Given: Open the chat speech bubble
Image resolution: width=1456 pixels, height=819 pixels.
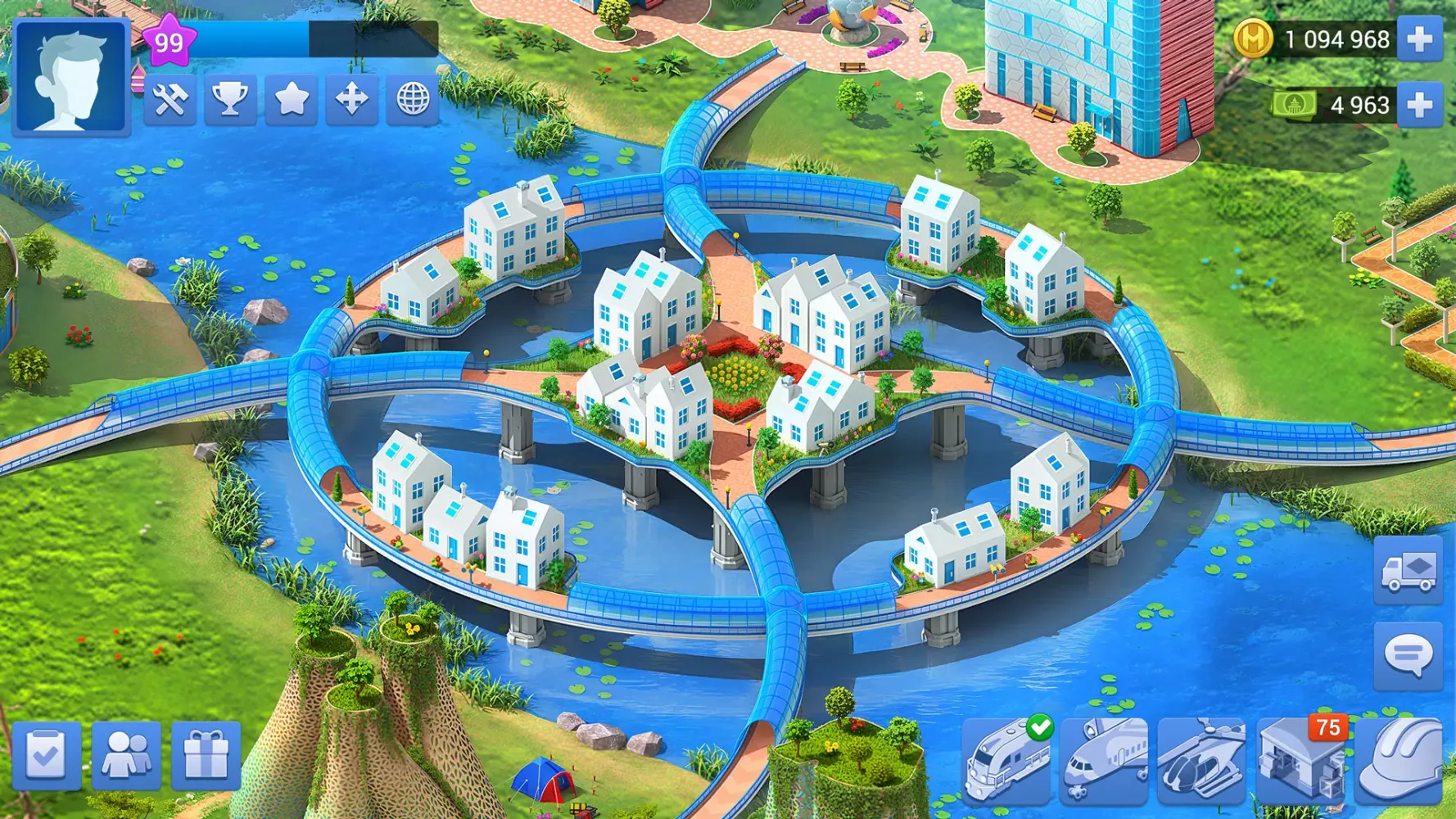Looking at the screenshot, I should coord(1408,655).
